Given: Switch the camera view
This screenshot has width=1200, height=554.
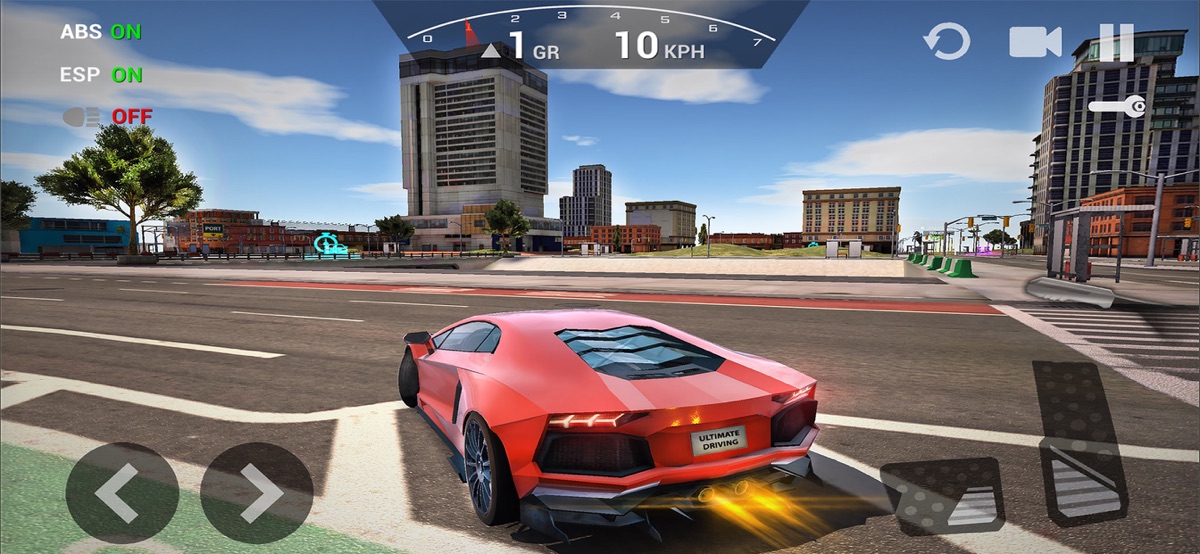Looking at the screenshot, I should point(1034,42).
